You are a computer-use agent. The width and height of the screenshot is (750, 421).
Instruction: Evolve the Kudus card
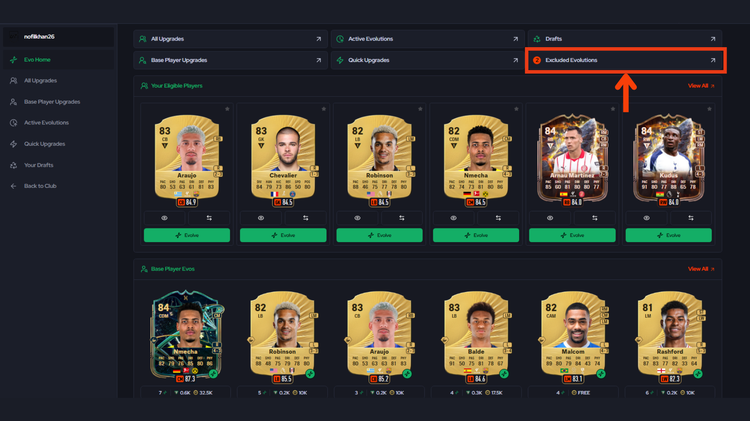669,235
